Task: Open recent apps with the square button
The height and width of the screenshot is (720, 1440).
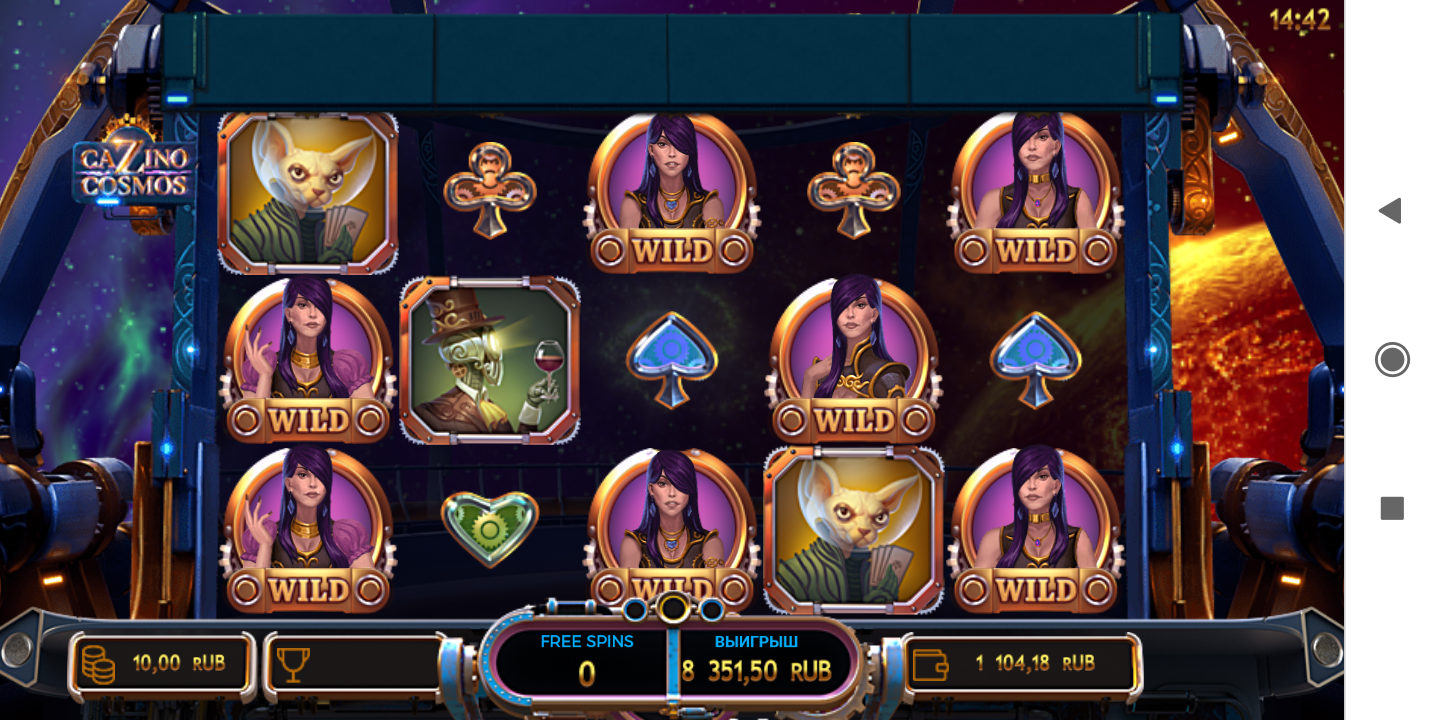Action: pyautogui.click(x=1392, y=508)
